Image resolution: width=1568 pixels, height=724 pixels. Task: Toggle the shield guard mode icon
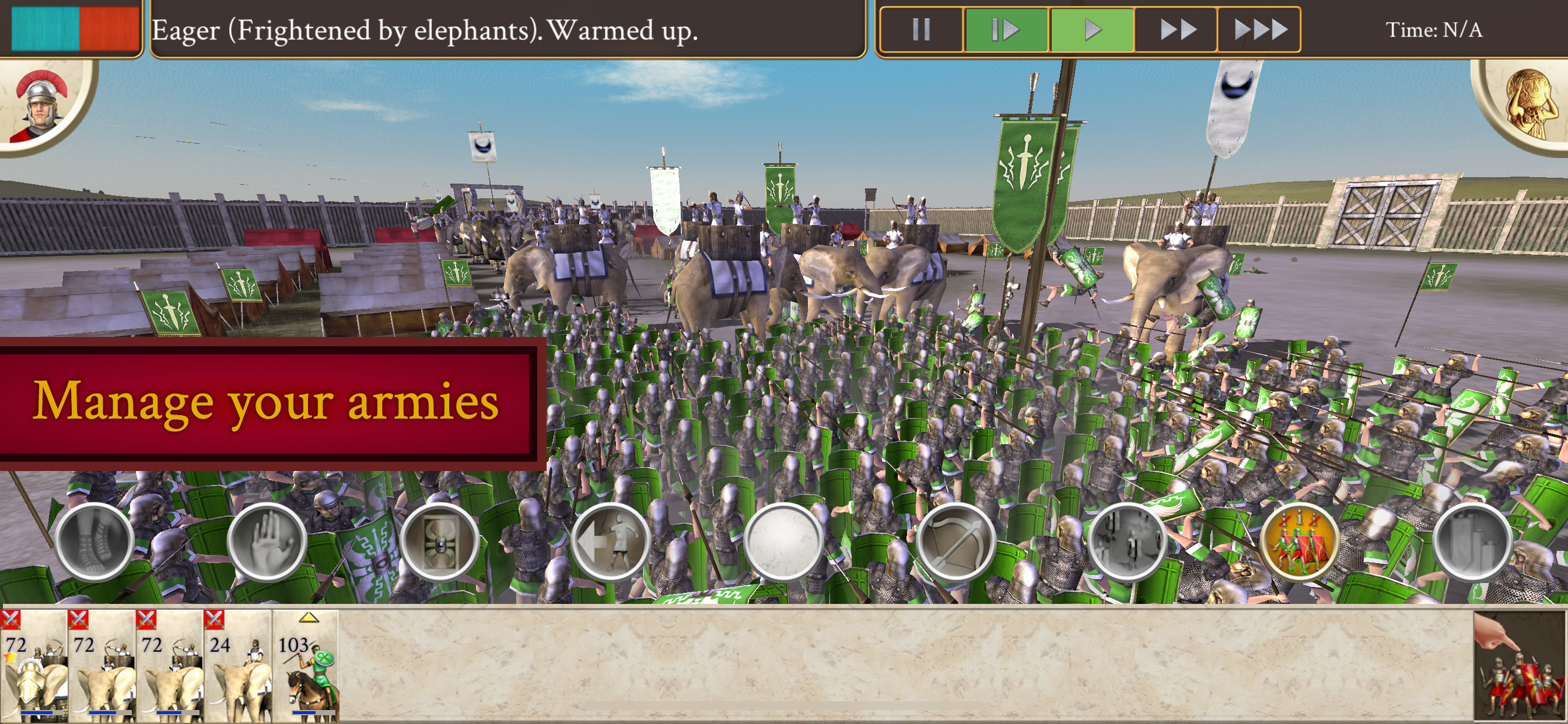coord(439,542)
